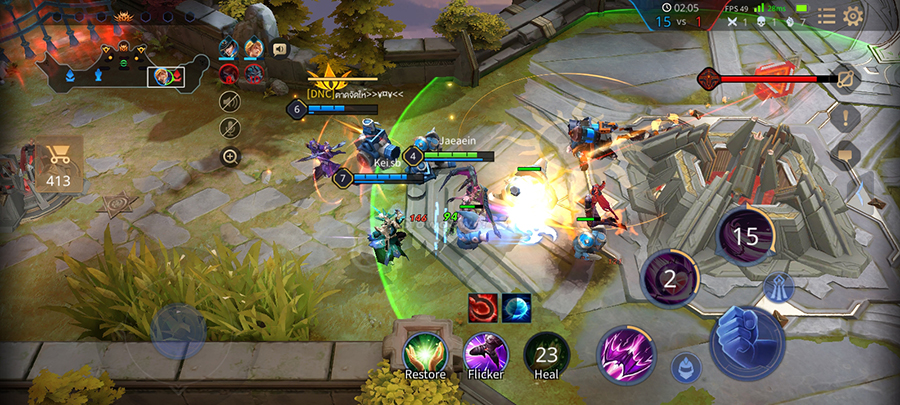
Task: Use the Restore ability
Action: tap(425, 355)
